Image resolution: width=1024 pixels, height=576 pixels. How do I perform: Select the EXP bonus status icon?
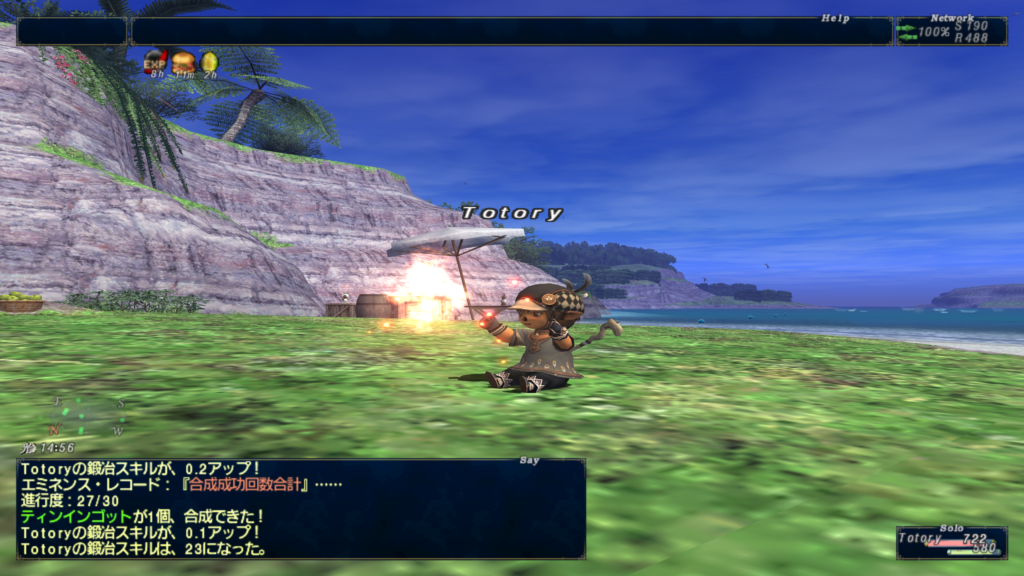155,62
